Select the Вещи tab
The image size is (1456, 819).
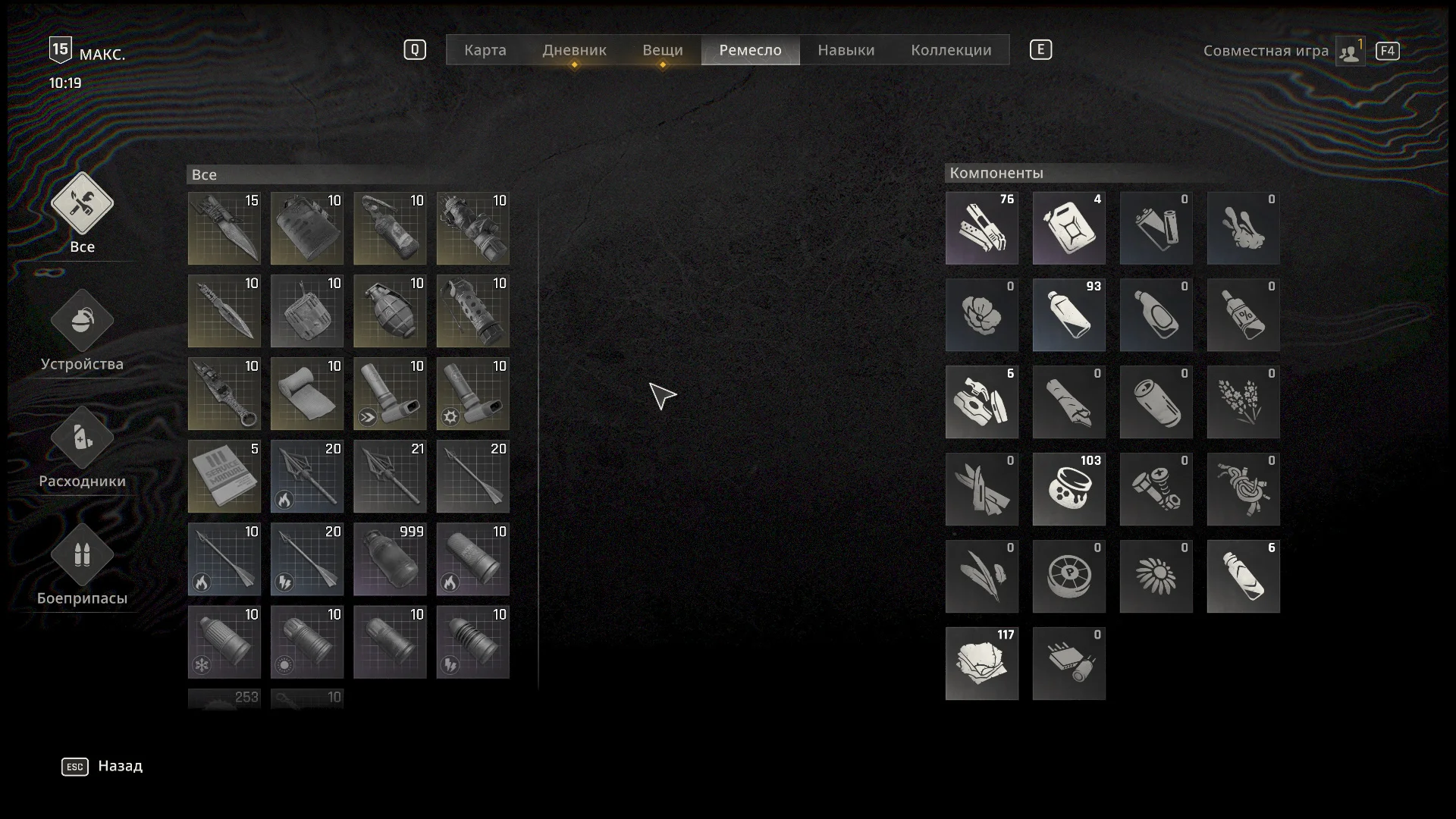click(x=662, y=50)
